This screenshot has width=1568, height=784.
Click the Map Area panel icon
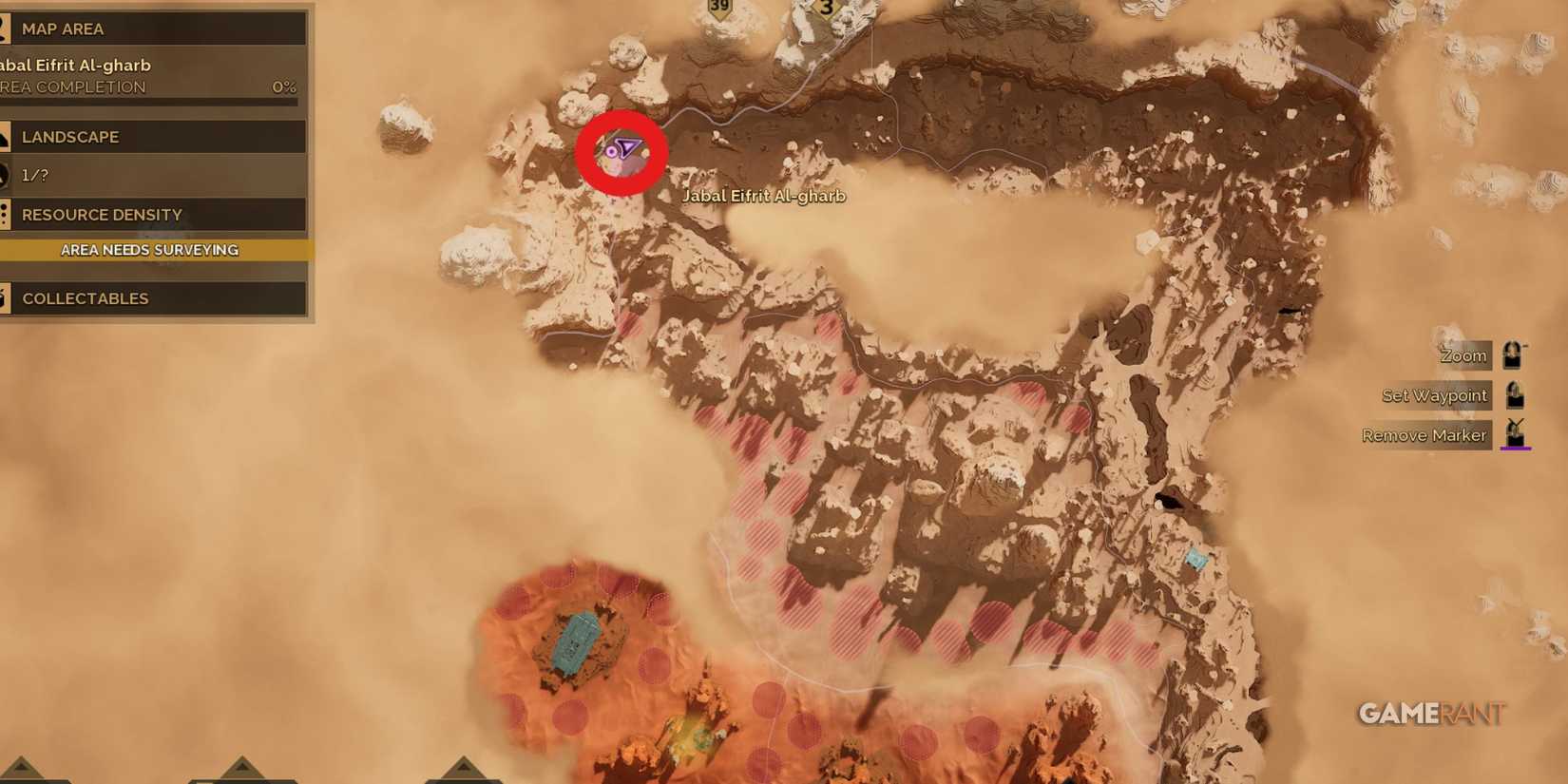[x=5, y=29]
